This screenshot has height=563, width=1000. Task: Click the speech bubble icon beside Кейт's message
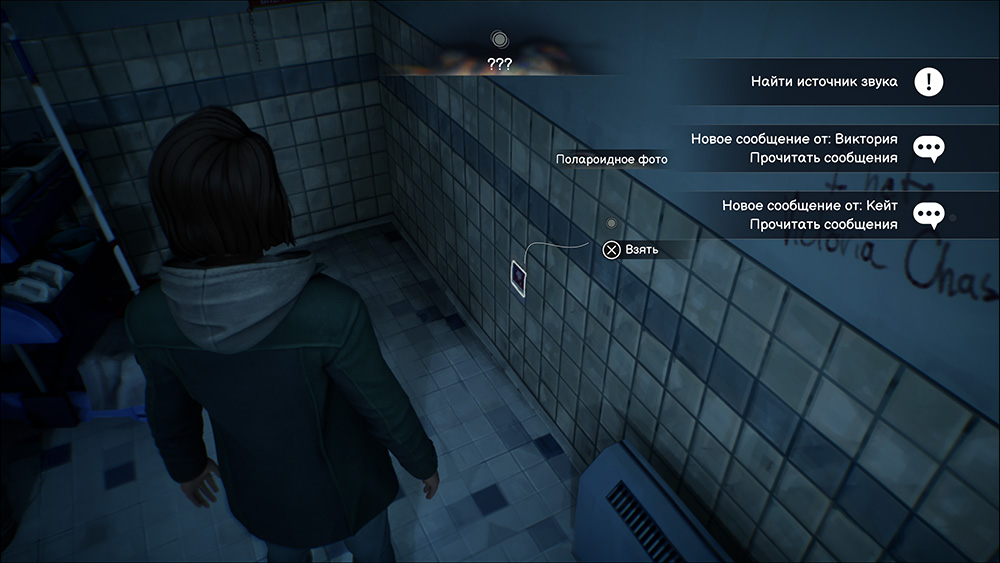click(930, 215)
